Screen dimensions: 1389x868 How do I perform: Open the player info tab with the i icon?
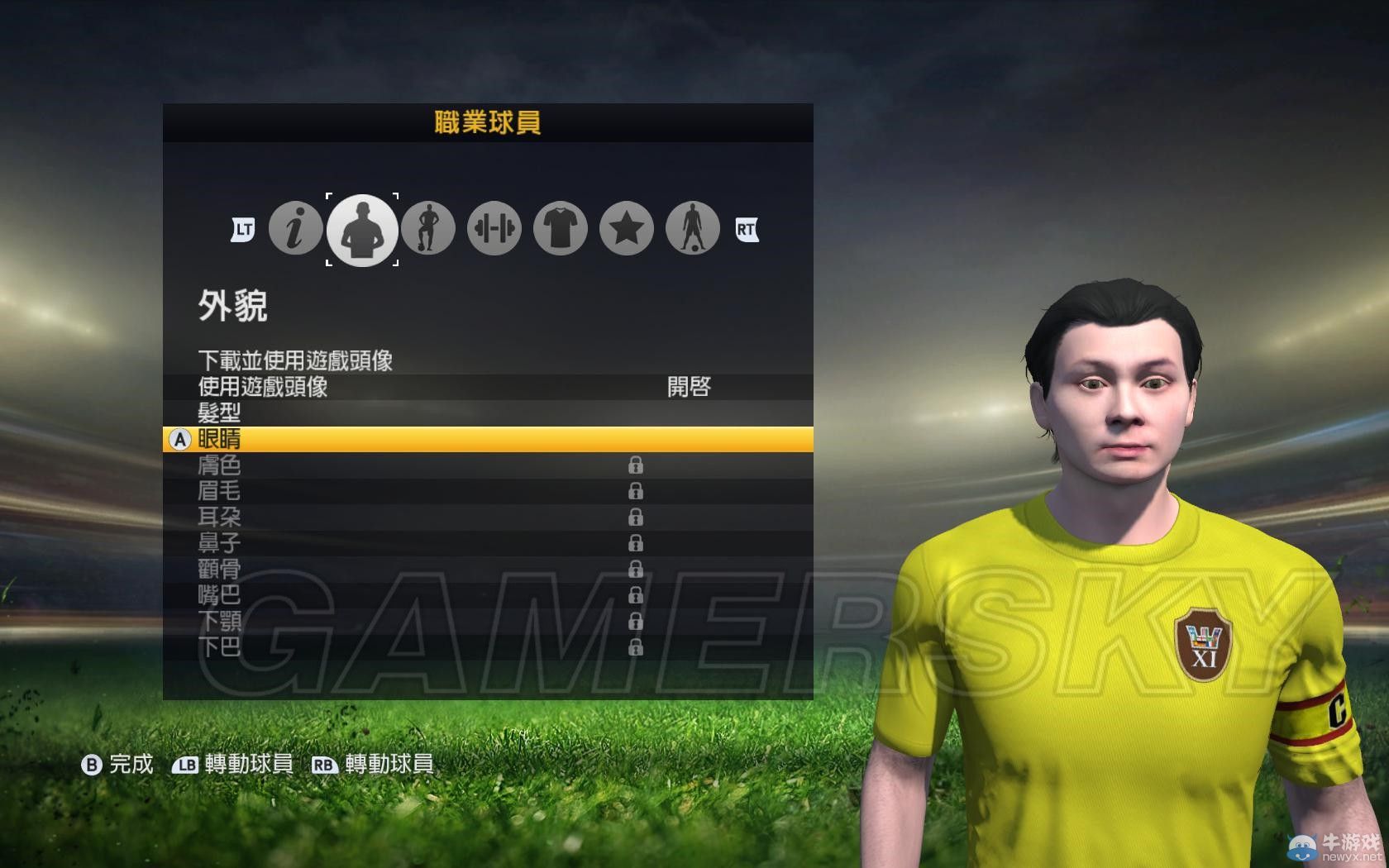click(295, 229)
